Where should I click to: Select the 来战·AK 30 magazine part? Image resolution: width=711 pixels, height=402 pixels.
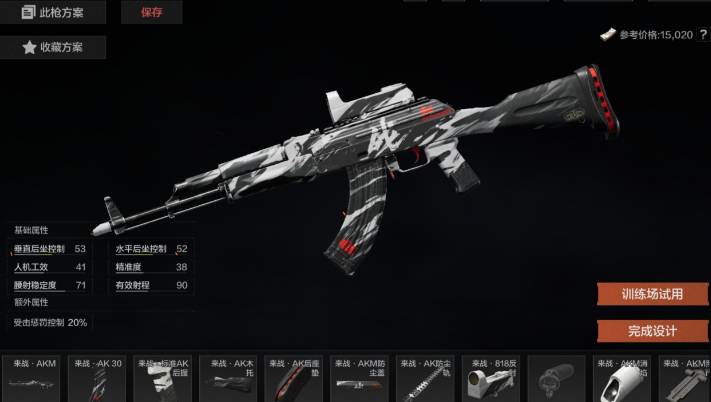(98, 378)
